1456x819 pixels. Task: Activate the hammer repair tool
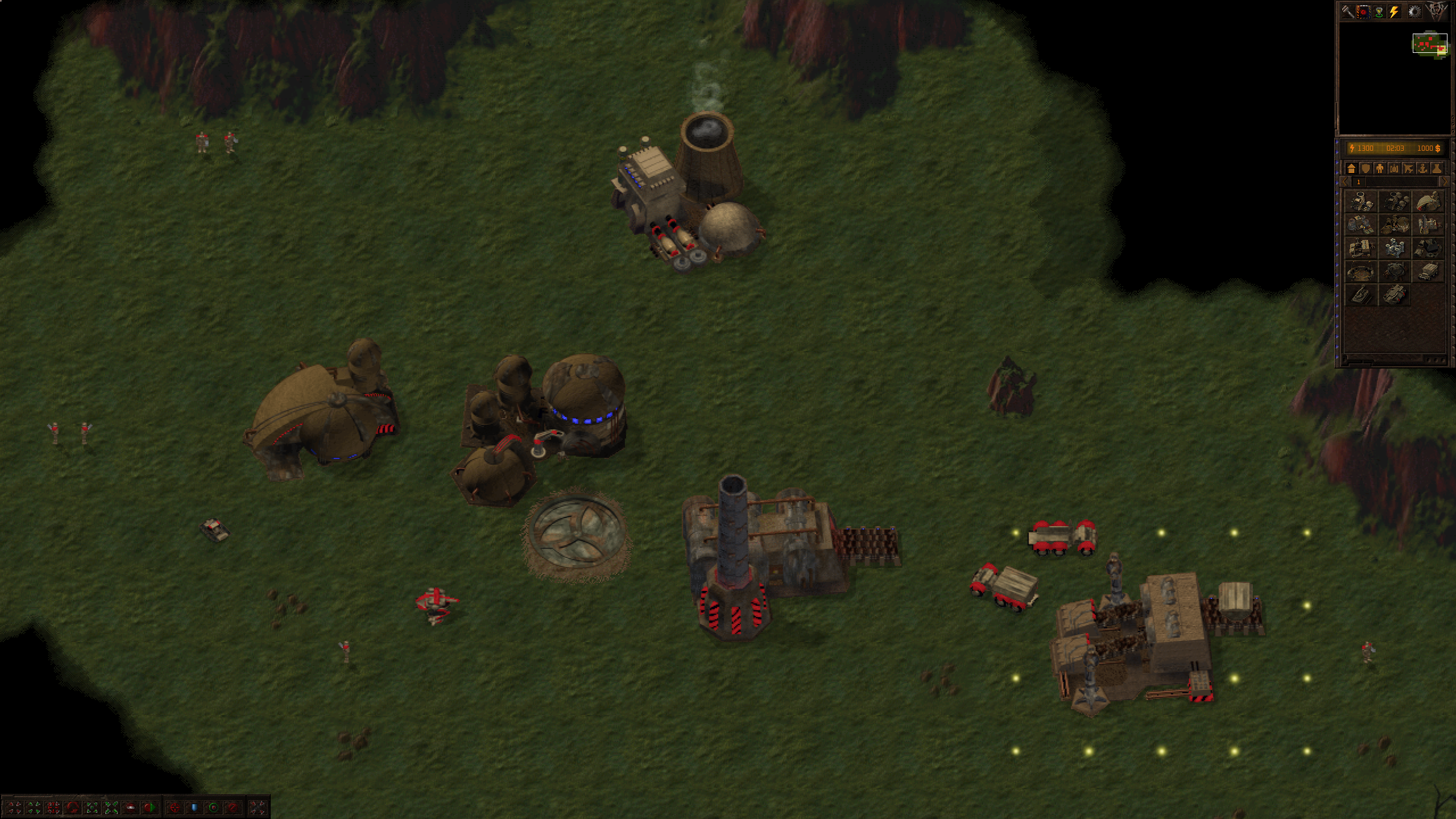[1348, 12]
